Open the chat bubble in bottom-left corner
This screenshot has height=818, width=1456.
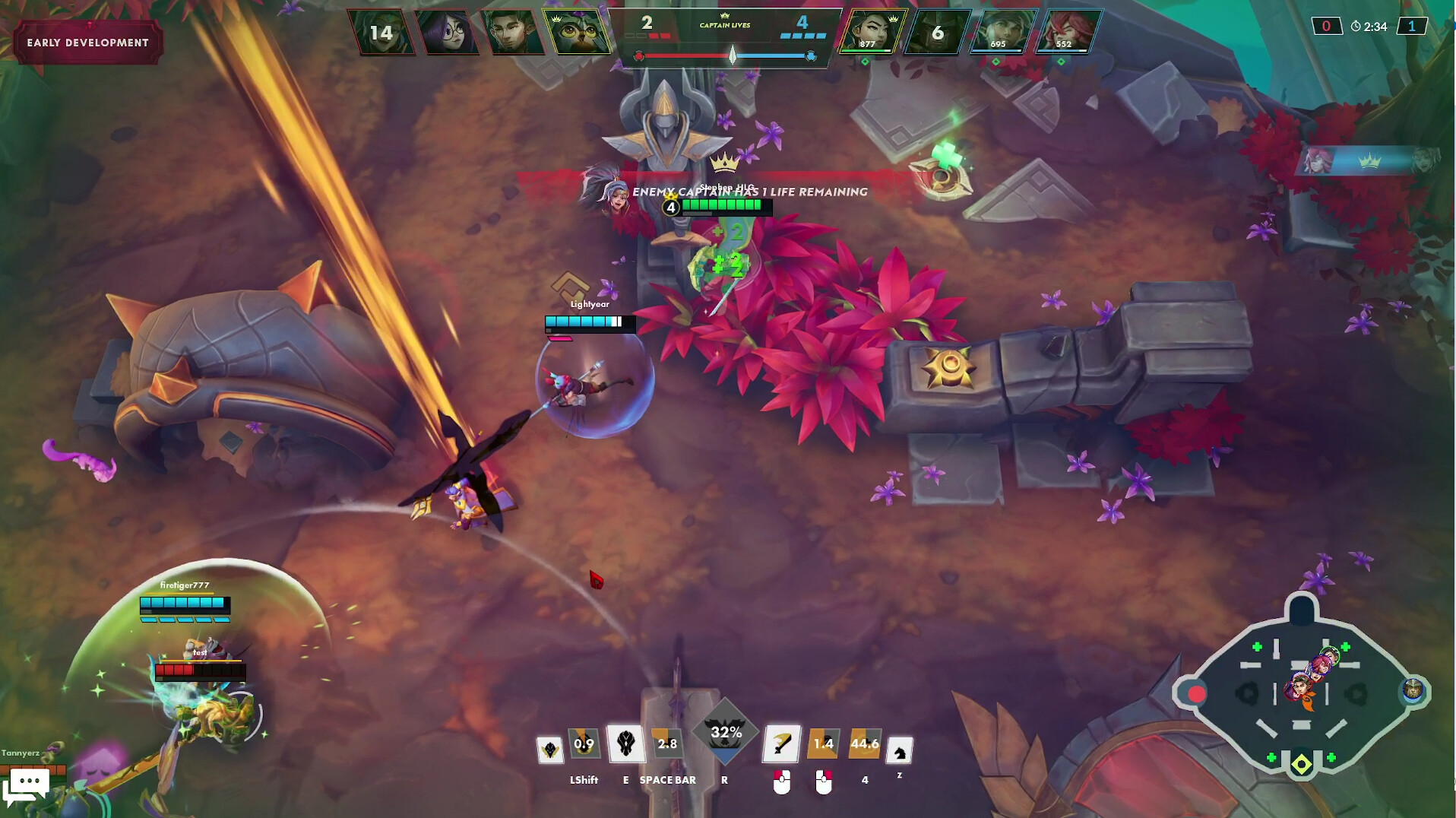[28, 782]
